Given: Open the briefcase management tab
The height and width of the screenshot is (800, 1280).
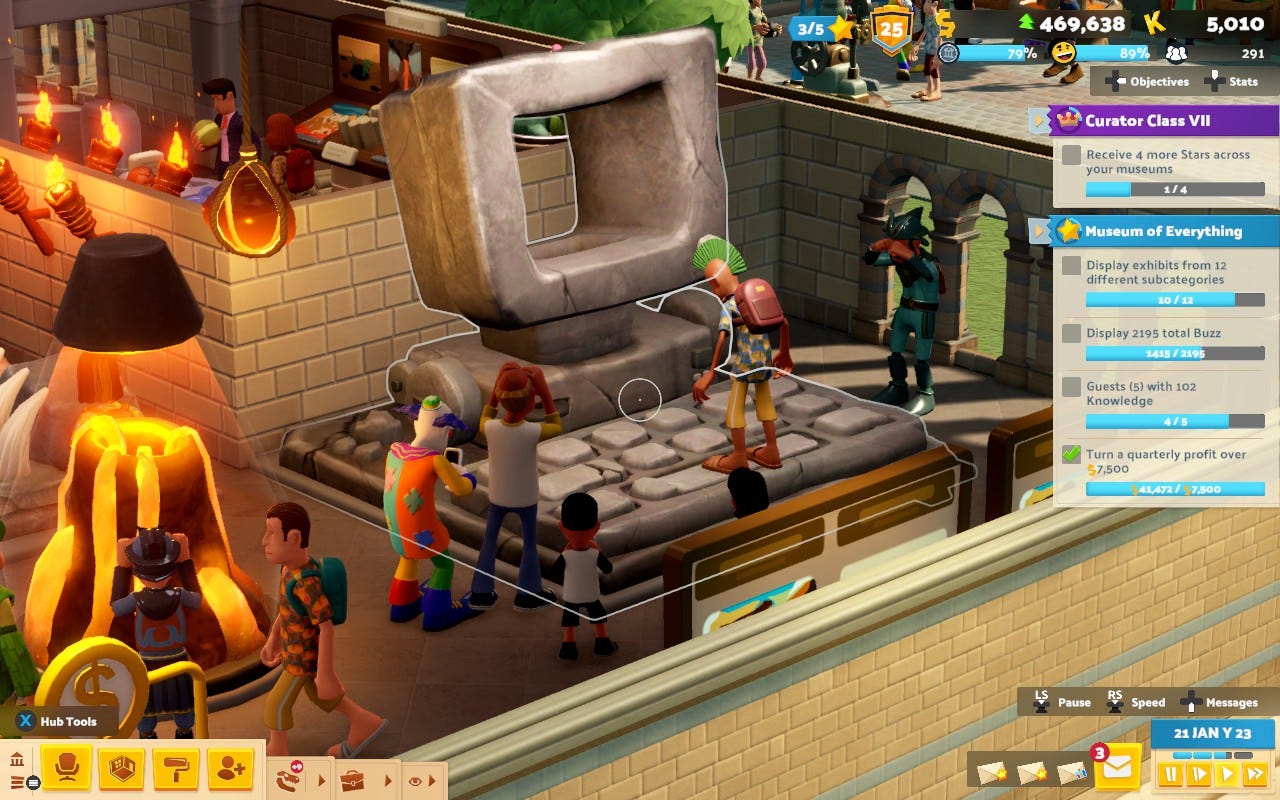Looking at the screenshot, I should click(352, 779).
